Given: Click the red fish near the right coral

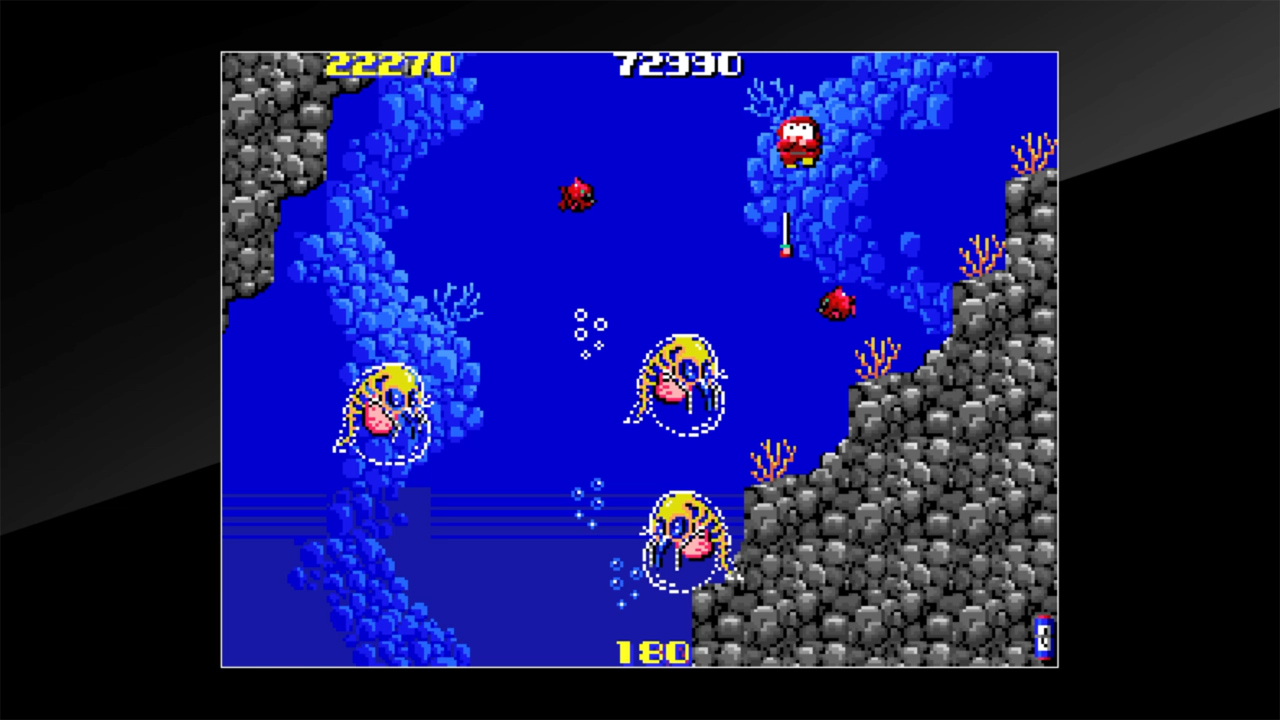Looking at the screenshot, I should (838, 303).
